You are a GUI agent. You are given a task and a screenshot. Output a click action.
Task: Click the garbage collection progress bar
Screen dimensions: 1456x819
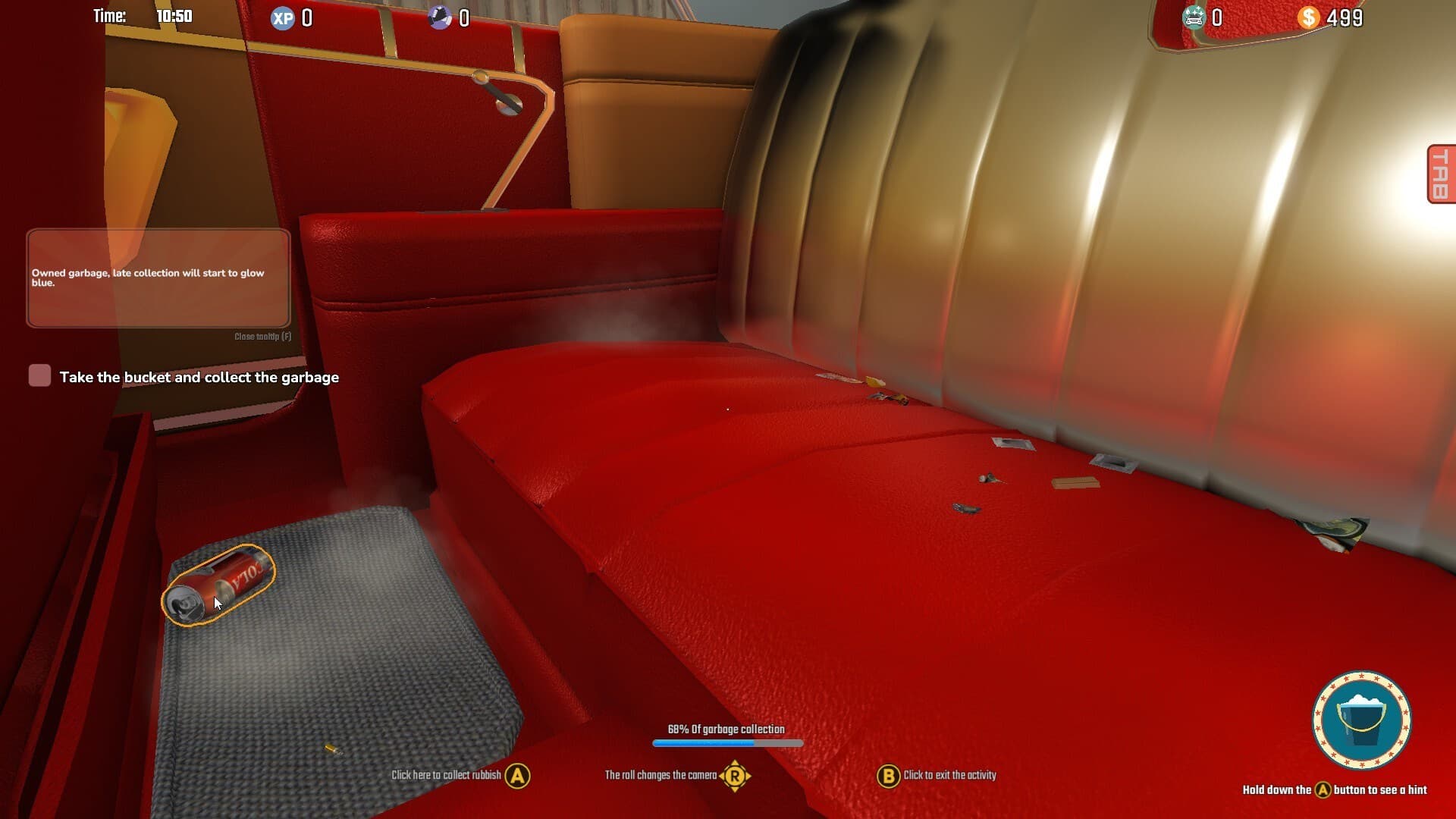tap(726, 741)
